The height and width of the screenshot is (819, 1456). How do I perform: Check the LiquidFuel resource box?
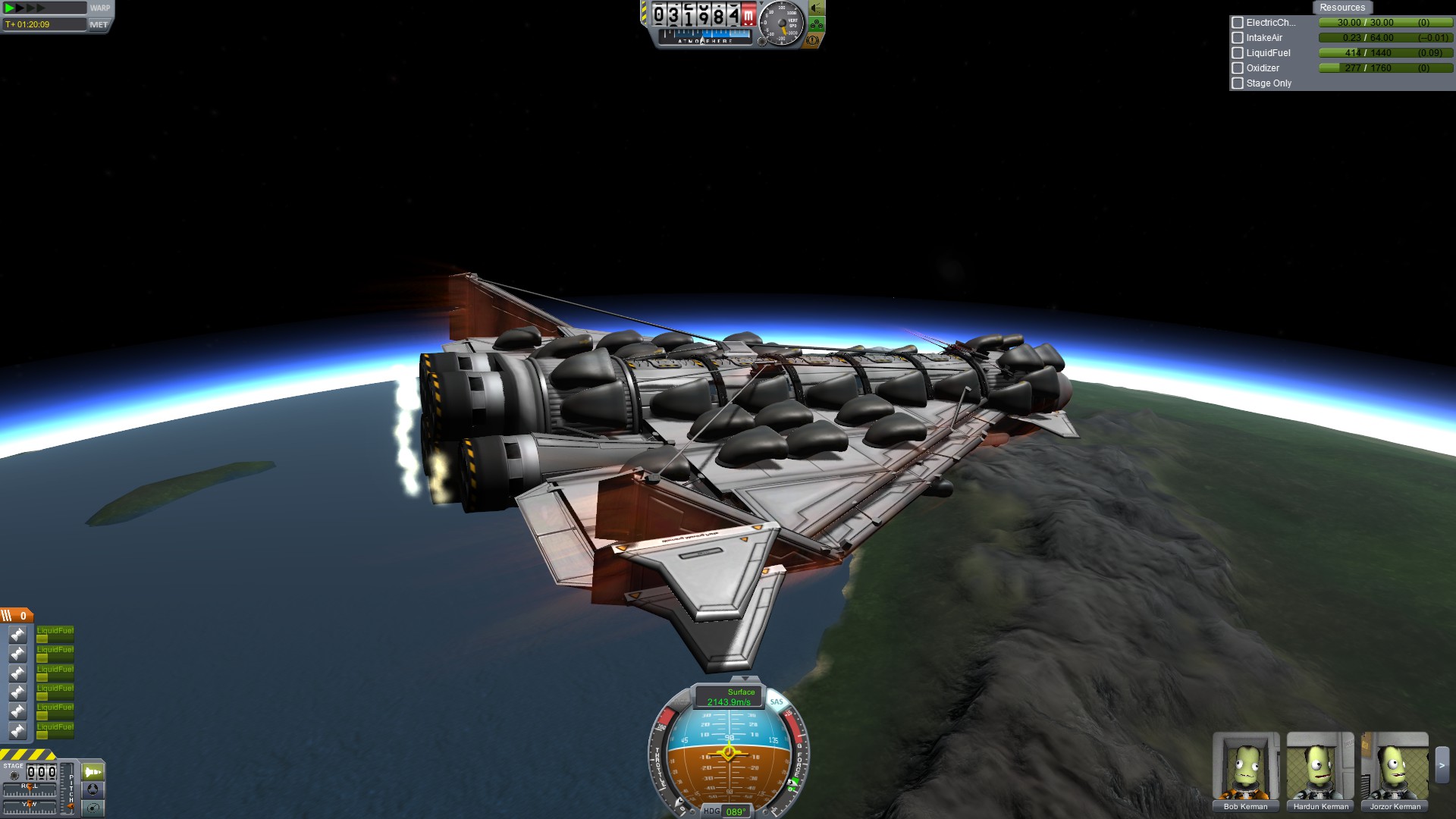pos(1238,53)
